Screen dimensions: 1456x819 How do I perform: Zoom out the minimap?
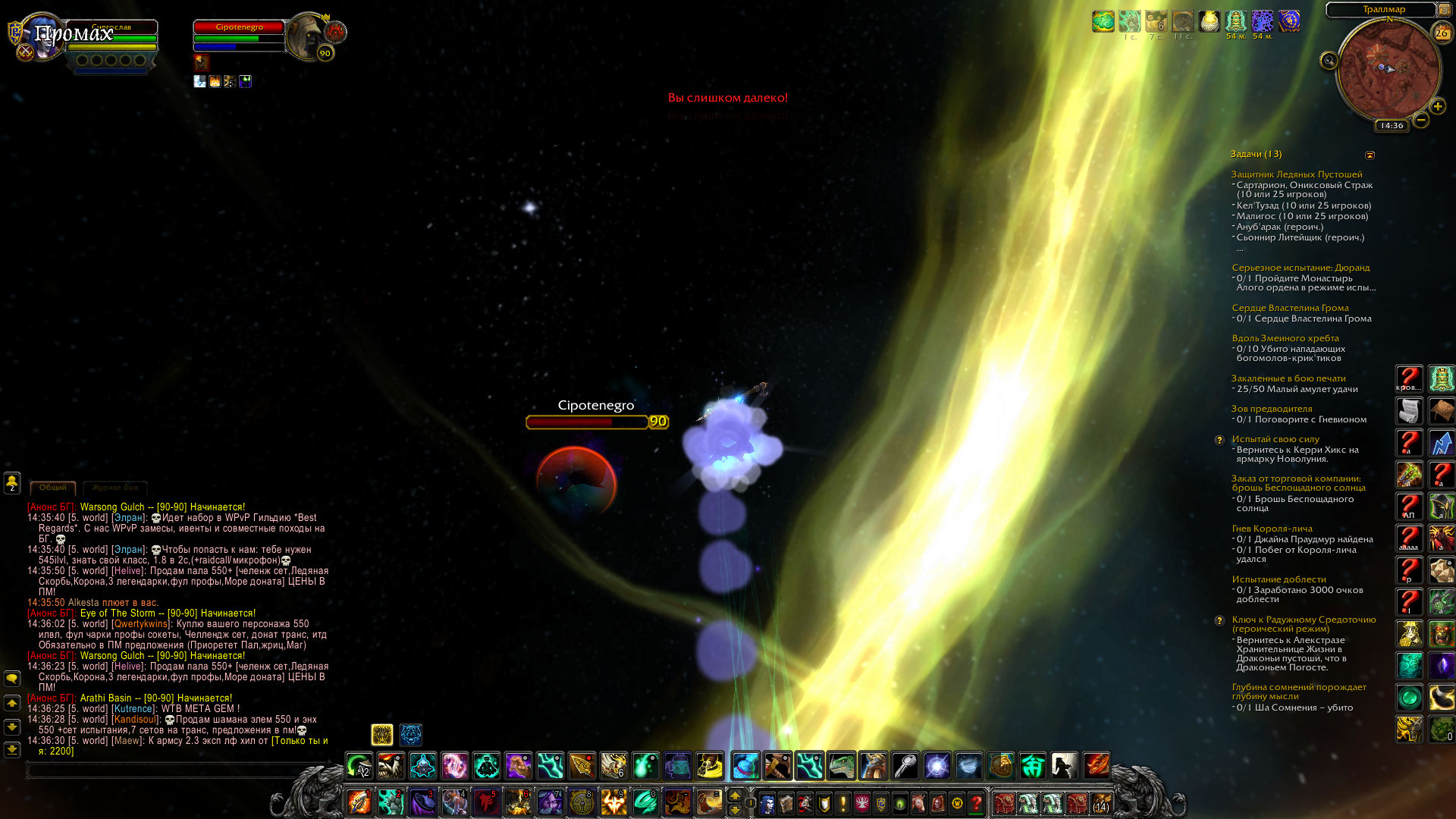tap(1421, 120)
